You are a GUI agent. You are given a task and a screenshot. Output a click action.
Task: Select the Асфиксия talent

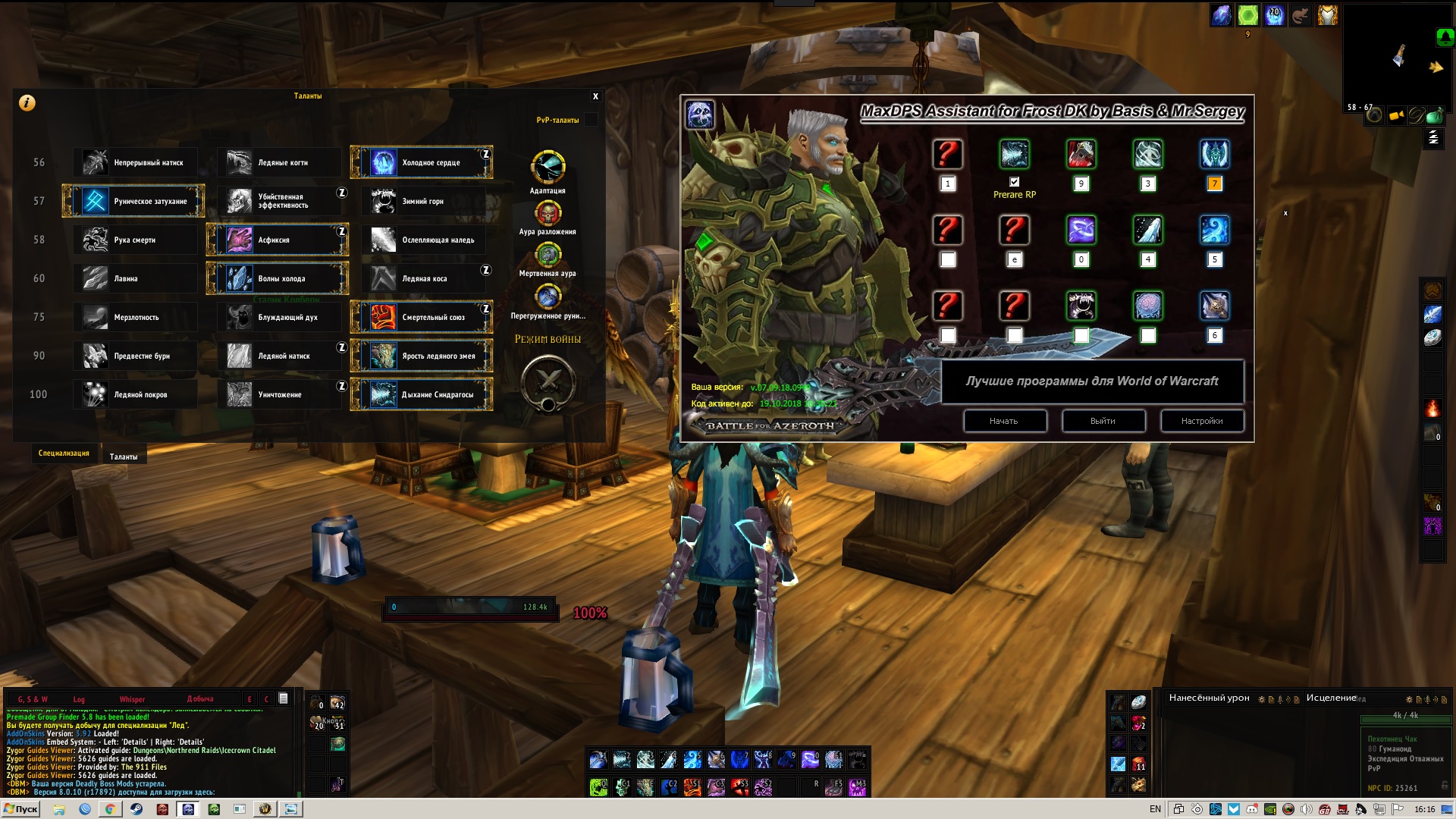[x=278, y=240]
